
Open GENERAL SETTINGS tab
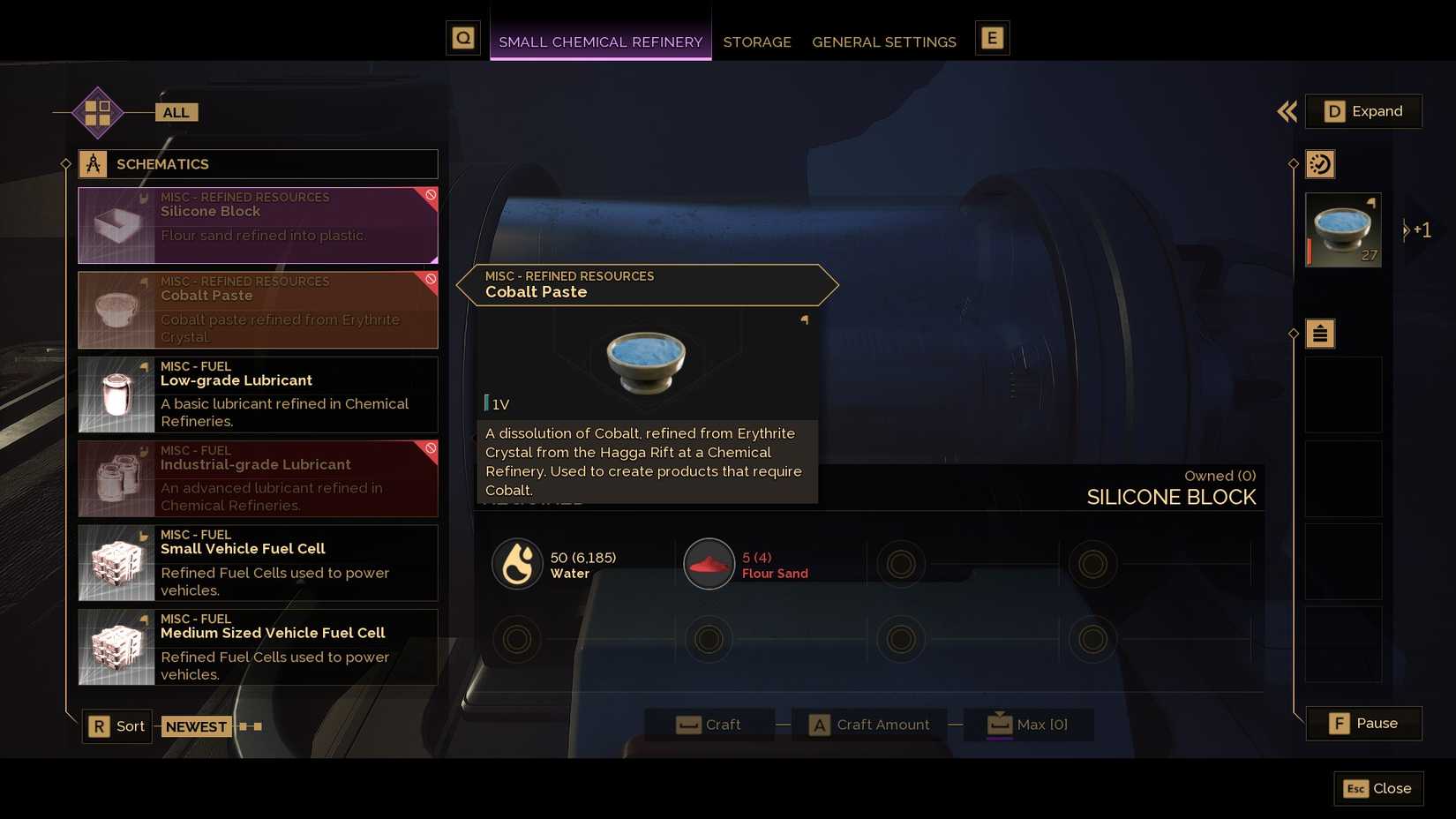883,41
